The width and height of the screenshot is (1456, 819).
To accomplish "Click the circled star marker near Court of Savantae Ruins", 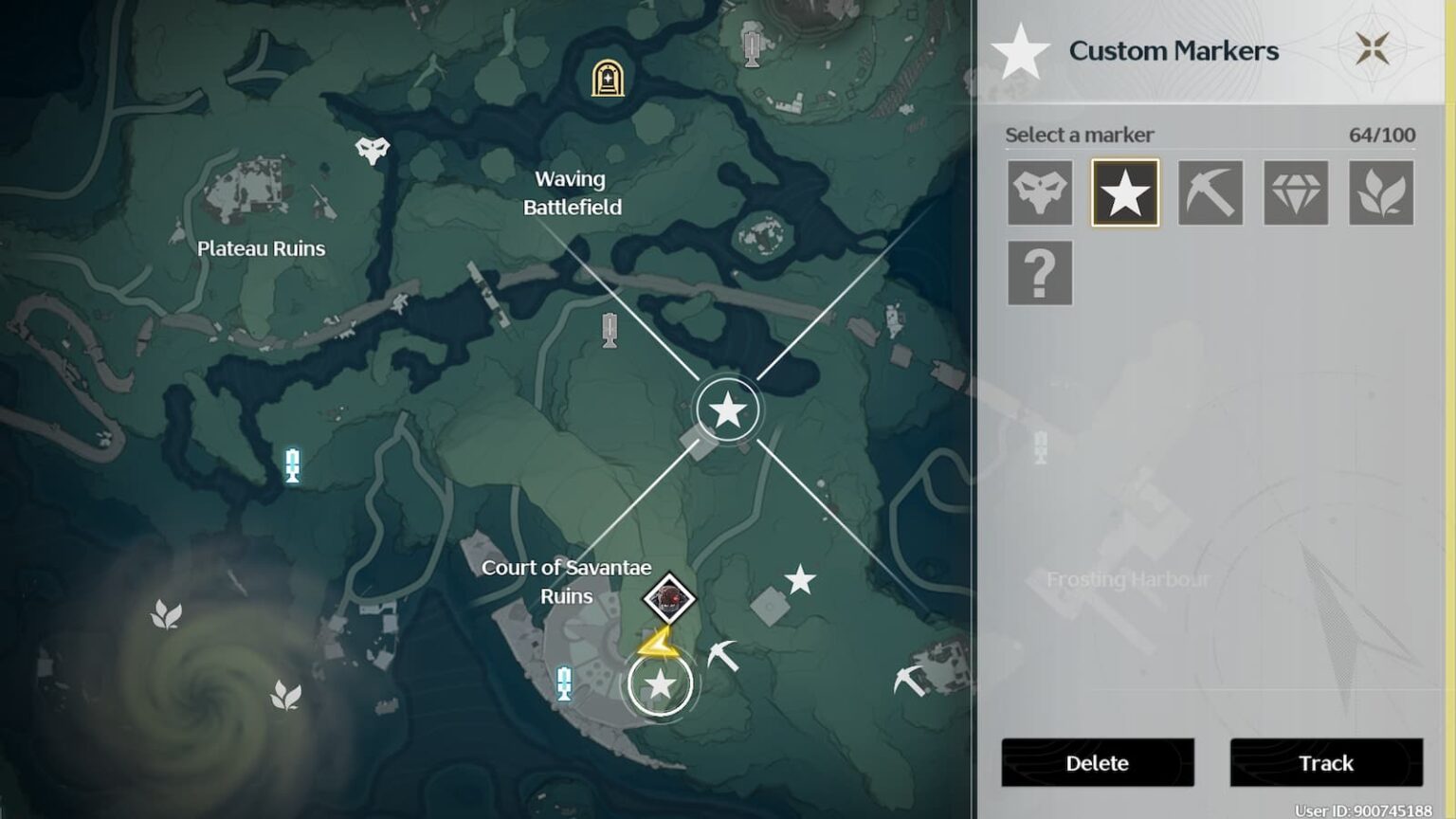I will (658, 685).
